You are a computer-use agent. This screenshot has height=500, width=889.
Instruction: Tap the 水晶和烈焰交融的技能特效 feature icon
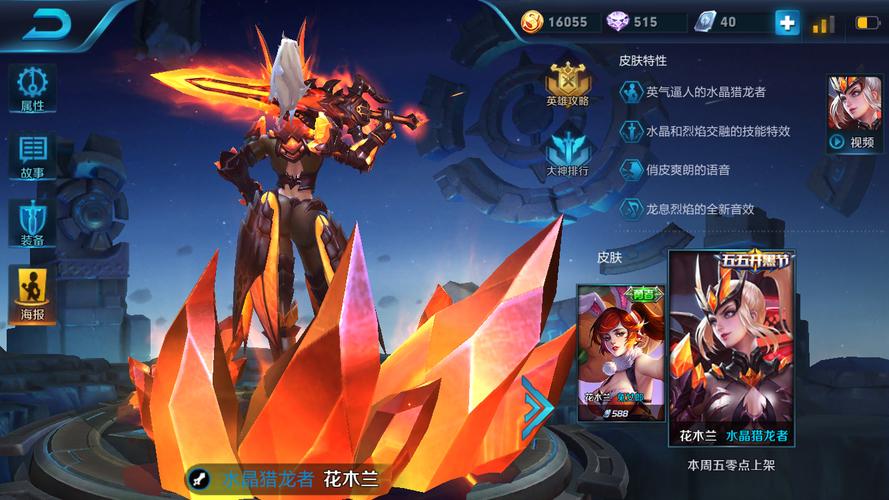click(631, 131)
